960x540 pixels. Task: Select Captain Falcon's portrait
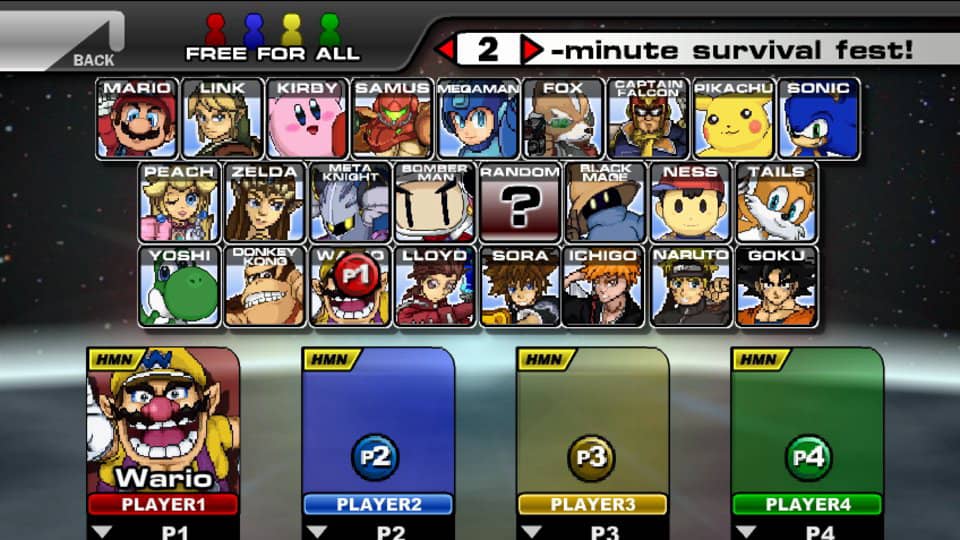click(648, 119)
